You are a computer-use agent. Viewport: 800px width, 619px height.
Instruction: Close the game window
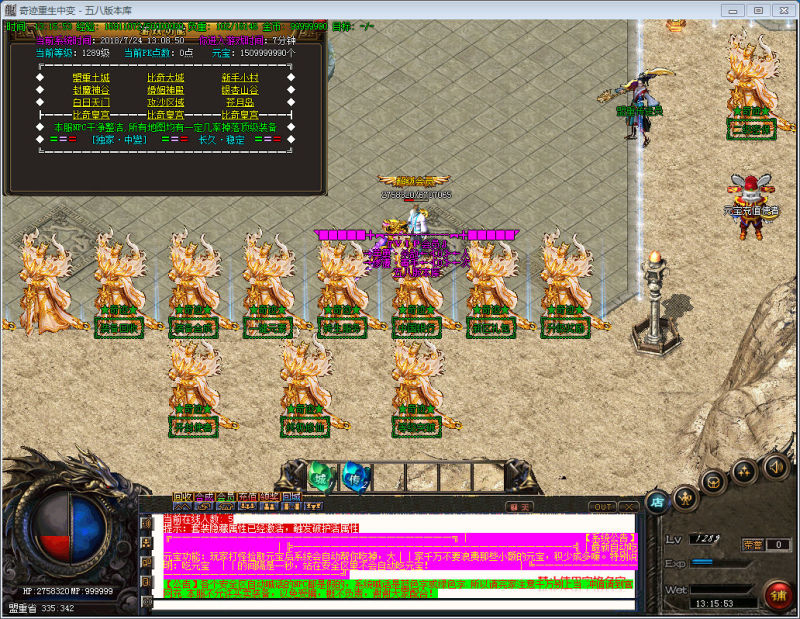(783, 9)
